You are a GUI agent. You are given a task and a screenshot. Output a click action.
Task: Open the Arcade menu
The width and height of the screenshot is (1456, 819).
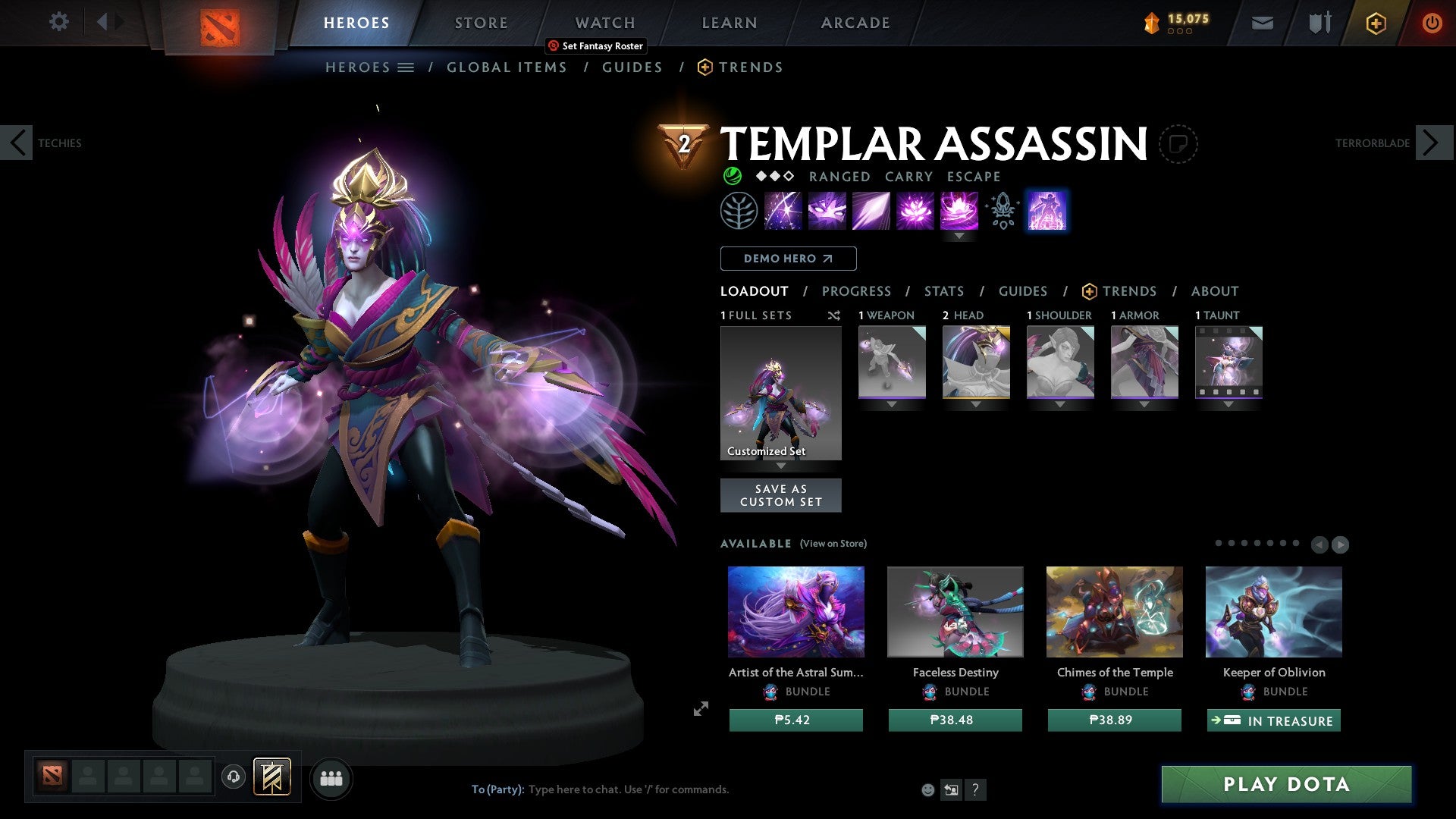pyautogui.click(x=855, y=22)
